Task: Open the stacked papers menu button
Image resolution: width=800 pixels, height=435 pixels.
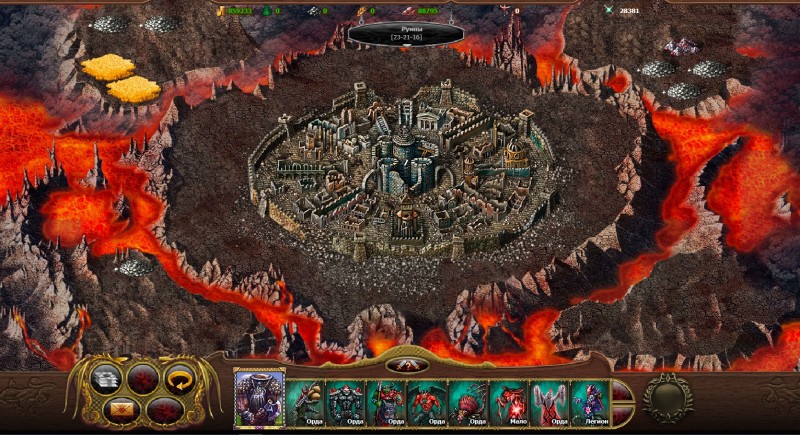Action: 106,377
